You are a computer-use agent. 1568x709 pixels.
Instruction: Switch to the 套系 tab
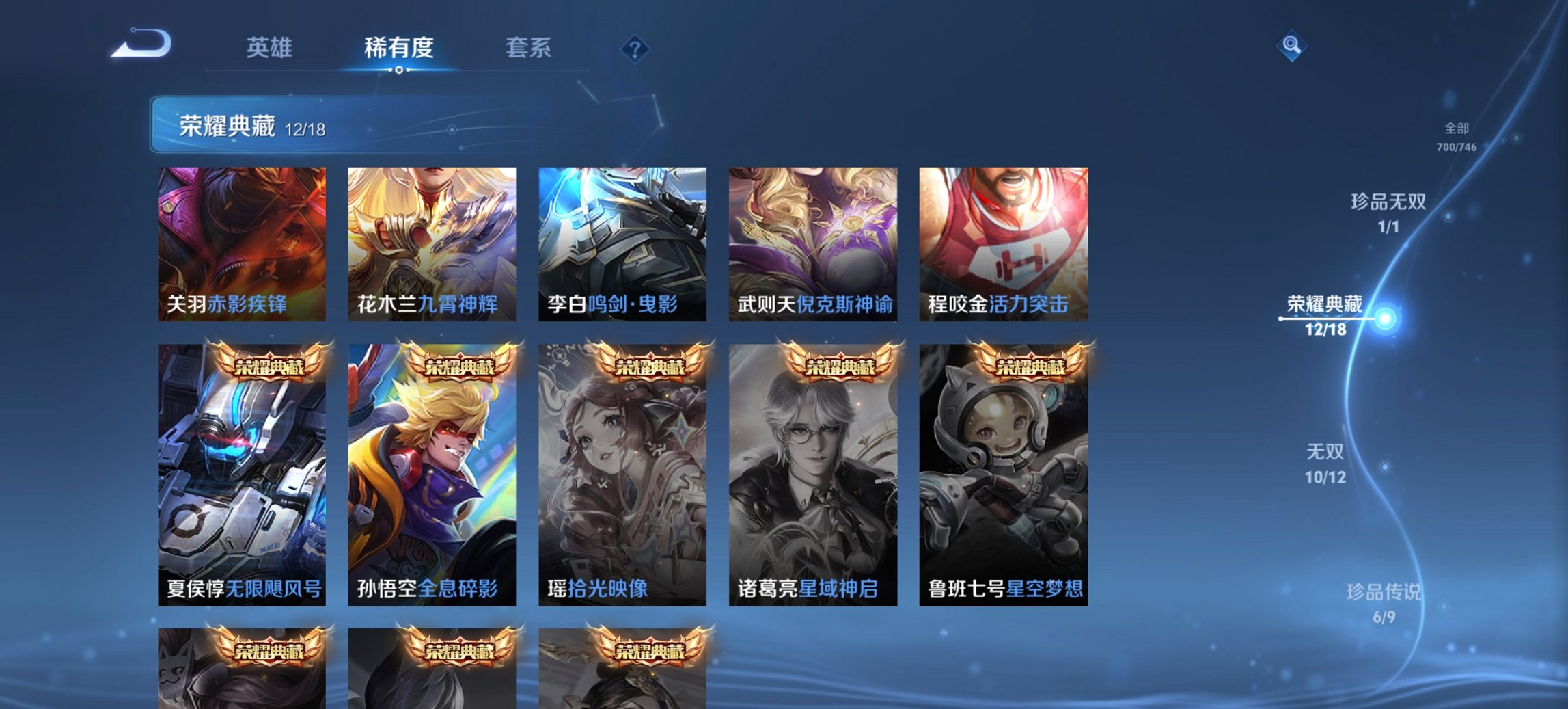pyautogui.click(x=527, y=48)
